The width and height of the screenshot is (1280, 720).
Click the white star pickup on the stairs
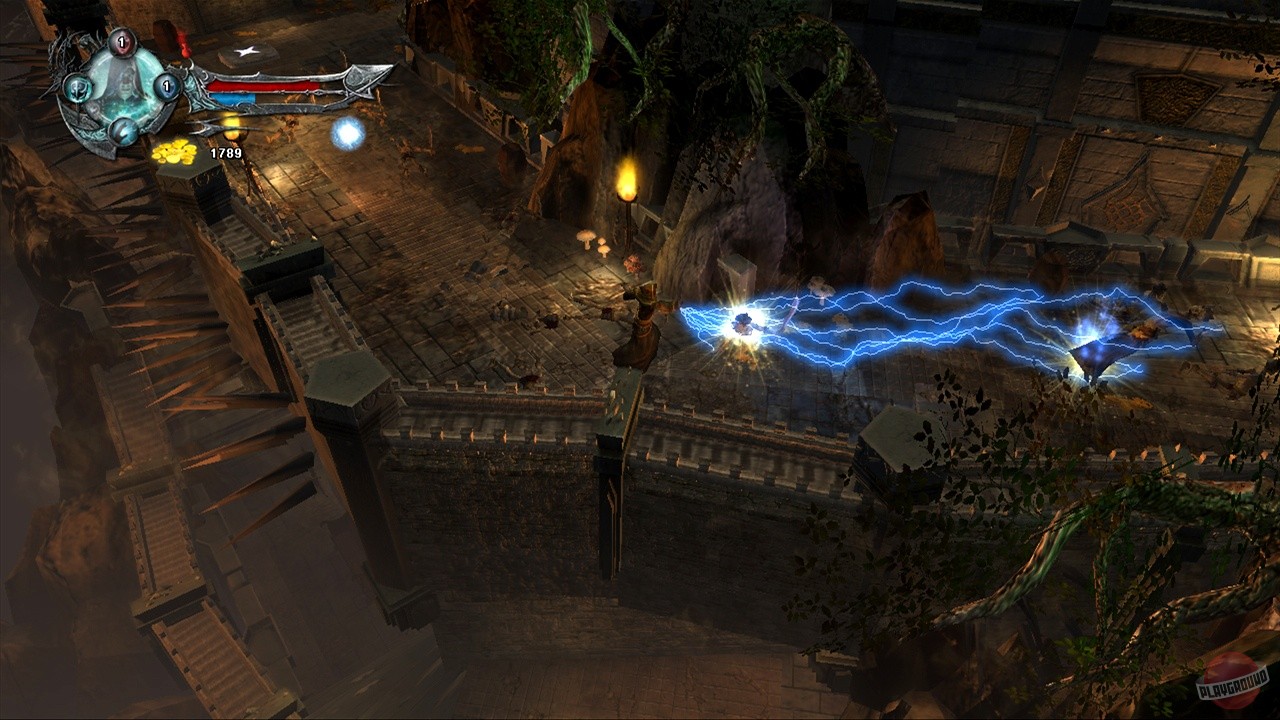[x=245, y=50]
